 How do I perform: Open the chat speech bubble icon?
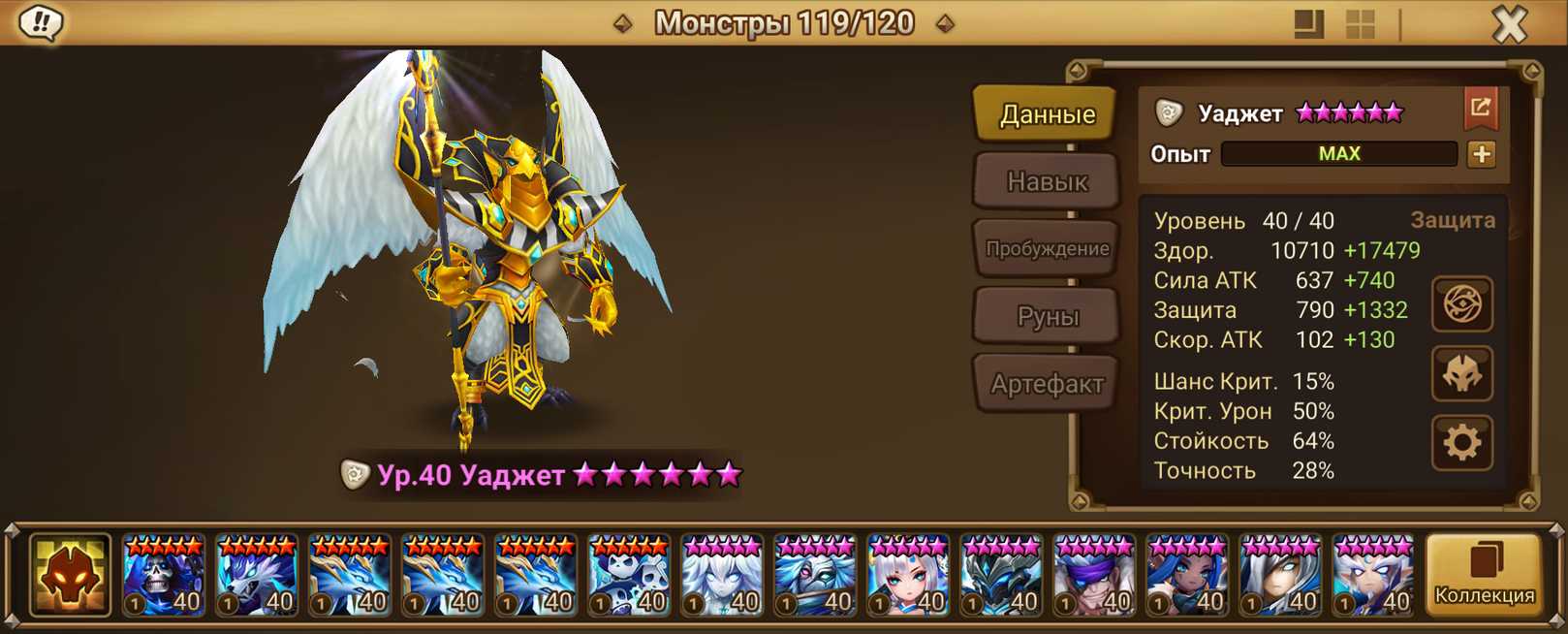pos(41,22)
